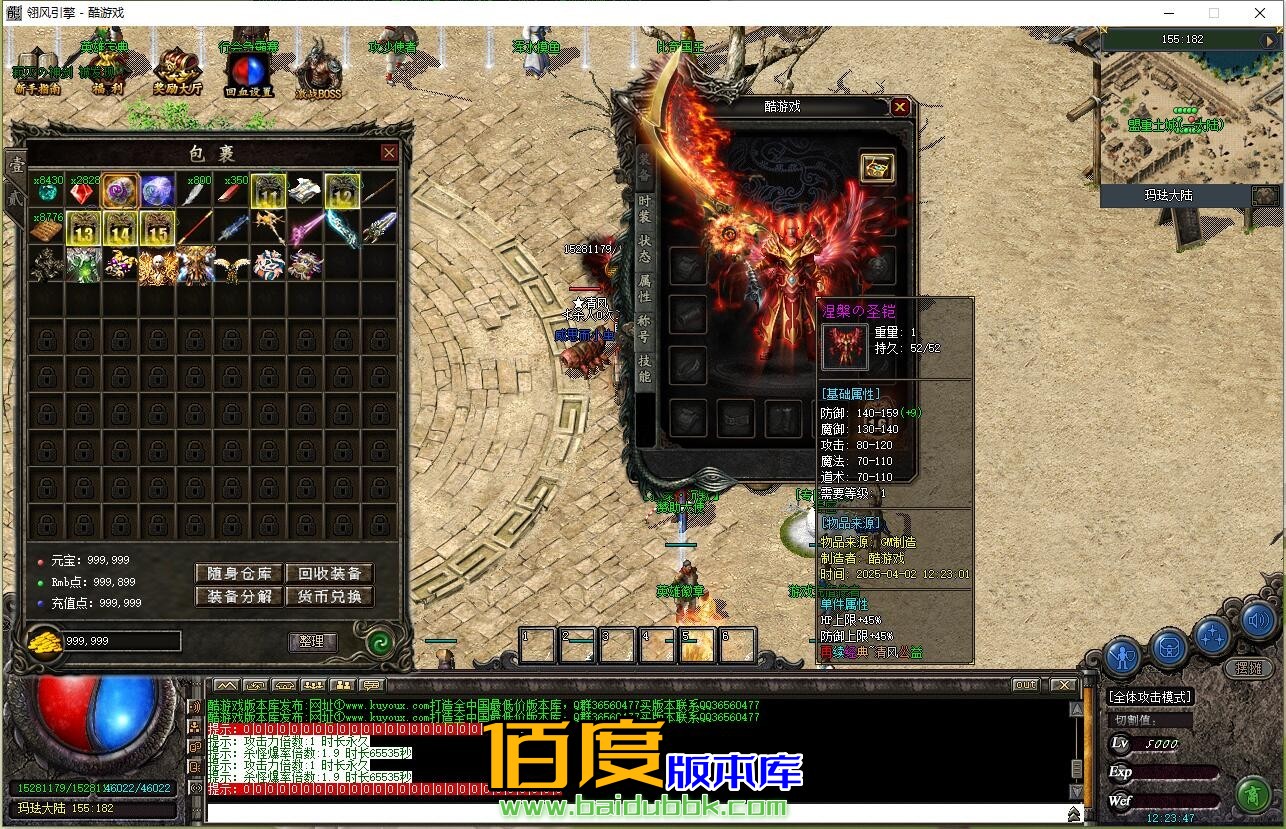Image resolution: width=1286 pixels, height=829 pixels.
Task: Open the 福利 welfare icon
Action: (106, 71)
